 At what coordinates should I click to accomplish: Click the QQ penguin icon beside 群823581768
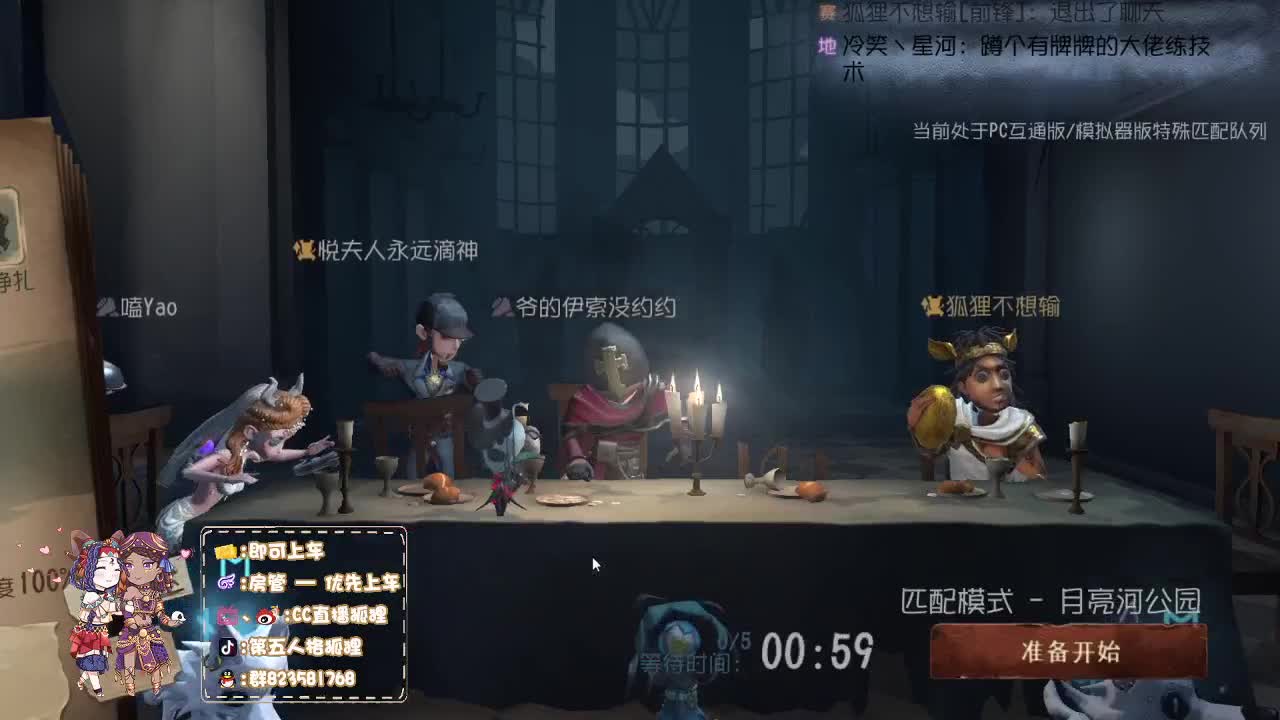click(226, 679)
